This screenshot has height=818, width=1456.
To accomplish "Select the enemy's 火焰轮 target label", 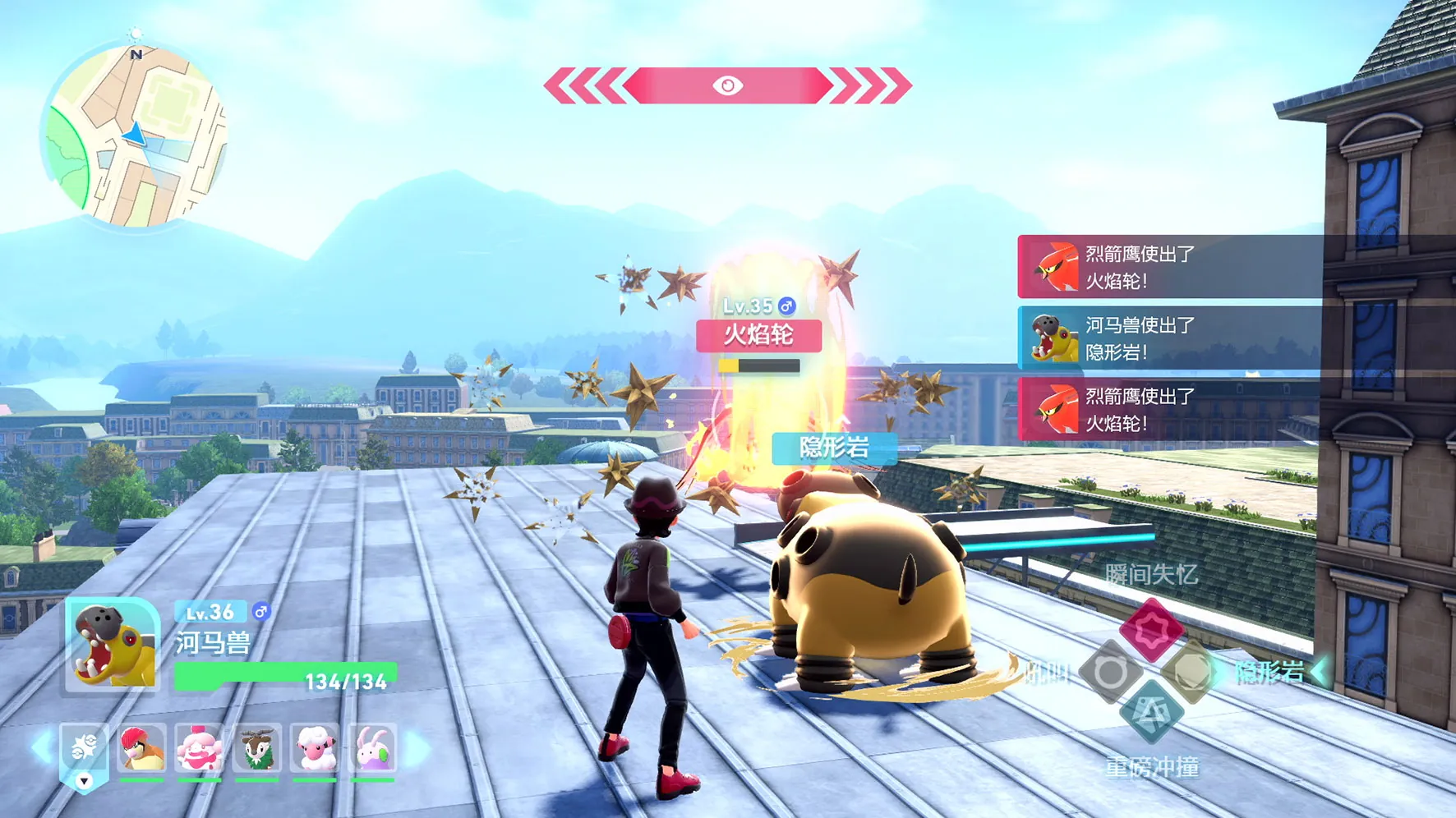I will pos(758,335).
